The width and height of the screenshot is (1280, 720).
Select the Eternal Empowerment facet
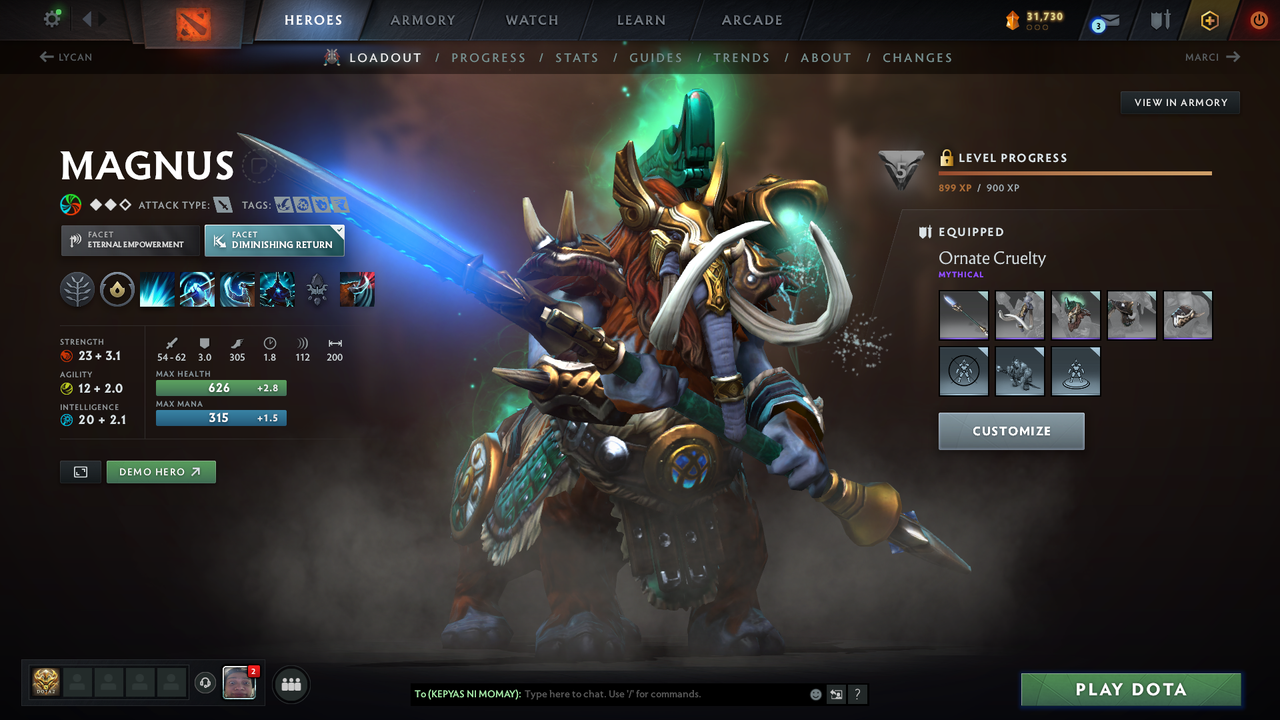coord(129,240)
